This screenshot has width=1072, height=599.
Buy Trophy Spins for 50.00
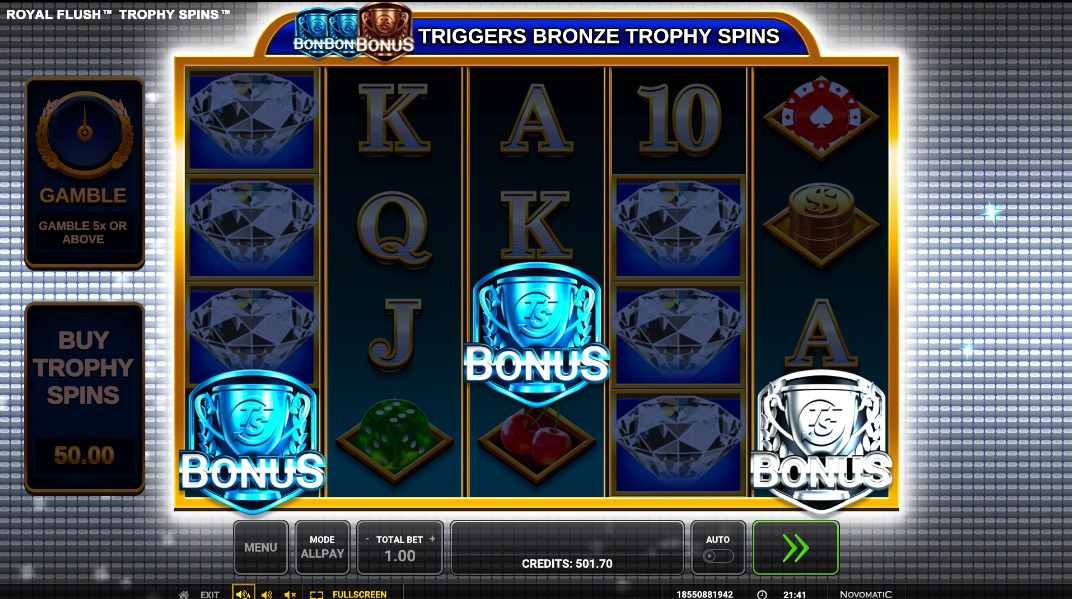coord(83,397)
